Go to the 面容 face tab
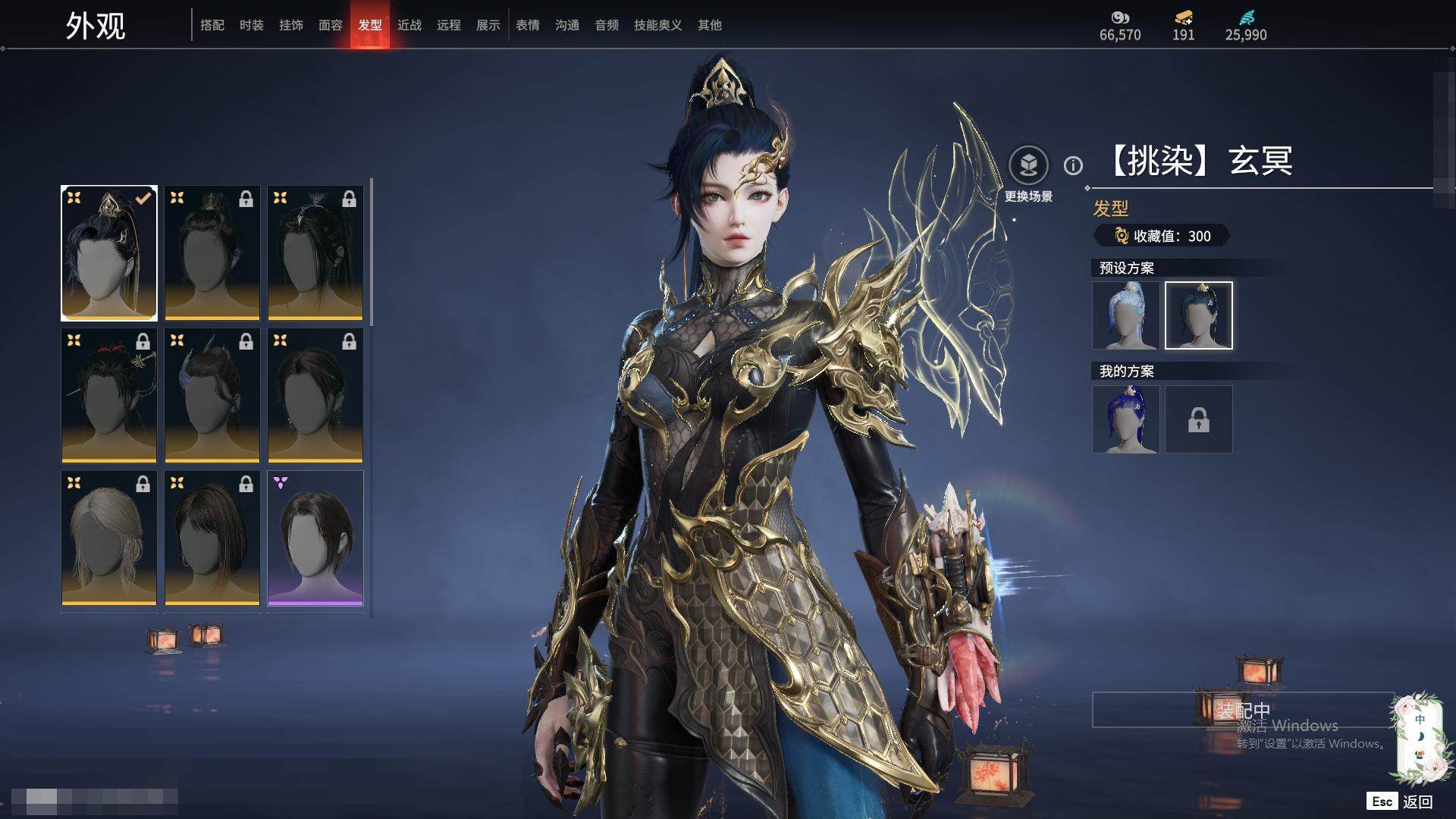The width and height of the screenshot is (1456, 819). [331, 25]
